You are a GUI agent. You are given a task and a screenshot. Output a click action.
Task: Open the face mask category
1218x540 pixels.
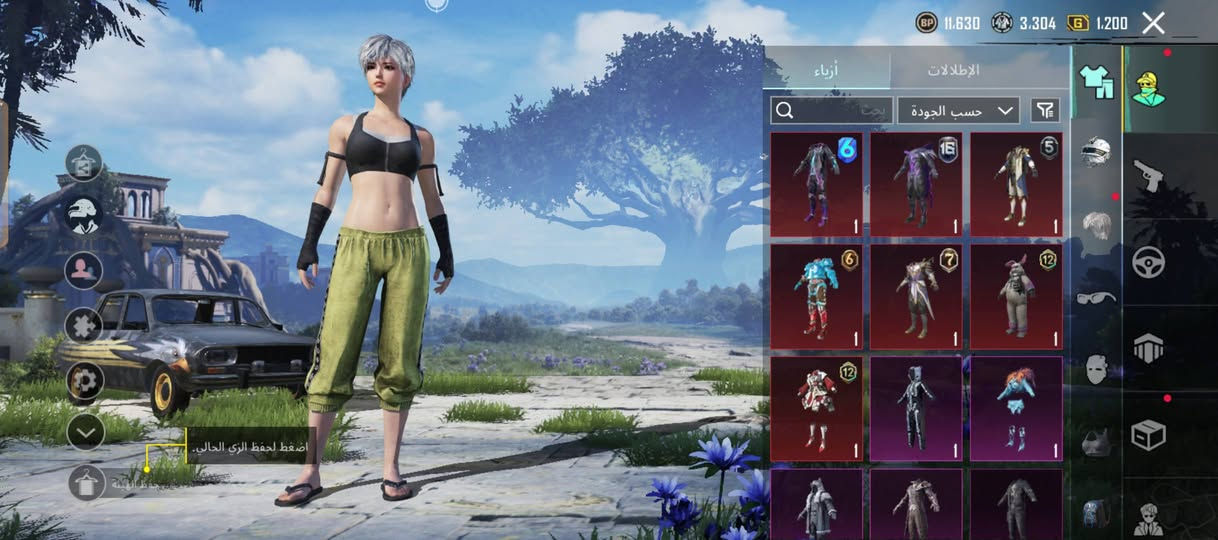1096,369
